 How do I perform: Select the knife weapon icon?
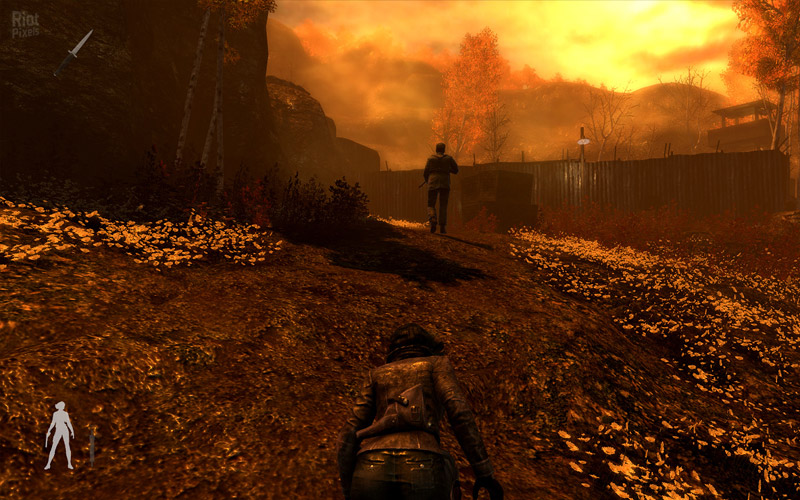click(75, 50)
